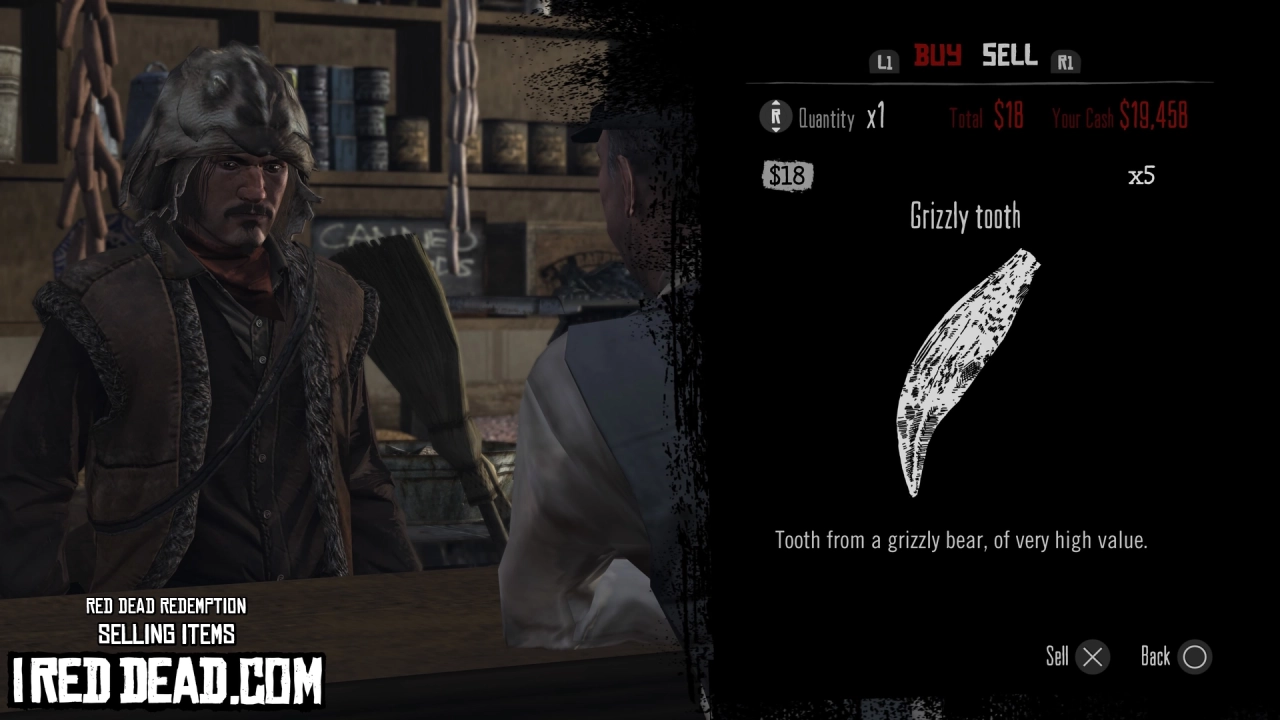The width and height of the screenshot is (1280, 720).
Task: Click the Grizzly tooth title text
Action: (966, 216)
